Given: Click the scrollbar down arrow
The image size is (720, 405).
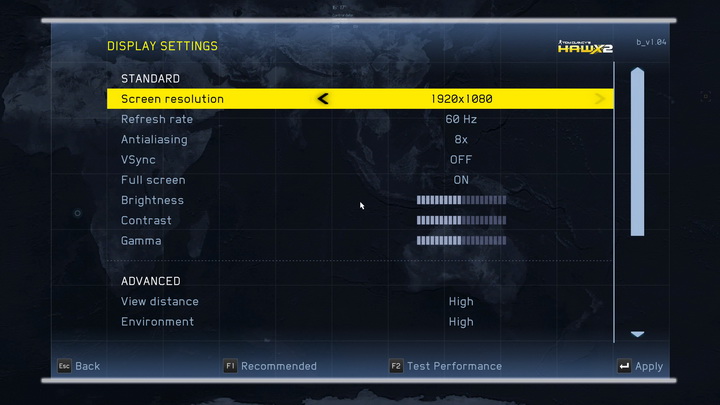Looking at the screenshot, I should pyautogui.click(x=637, y=334).
